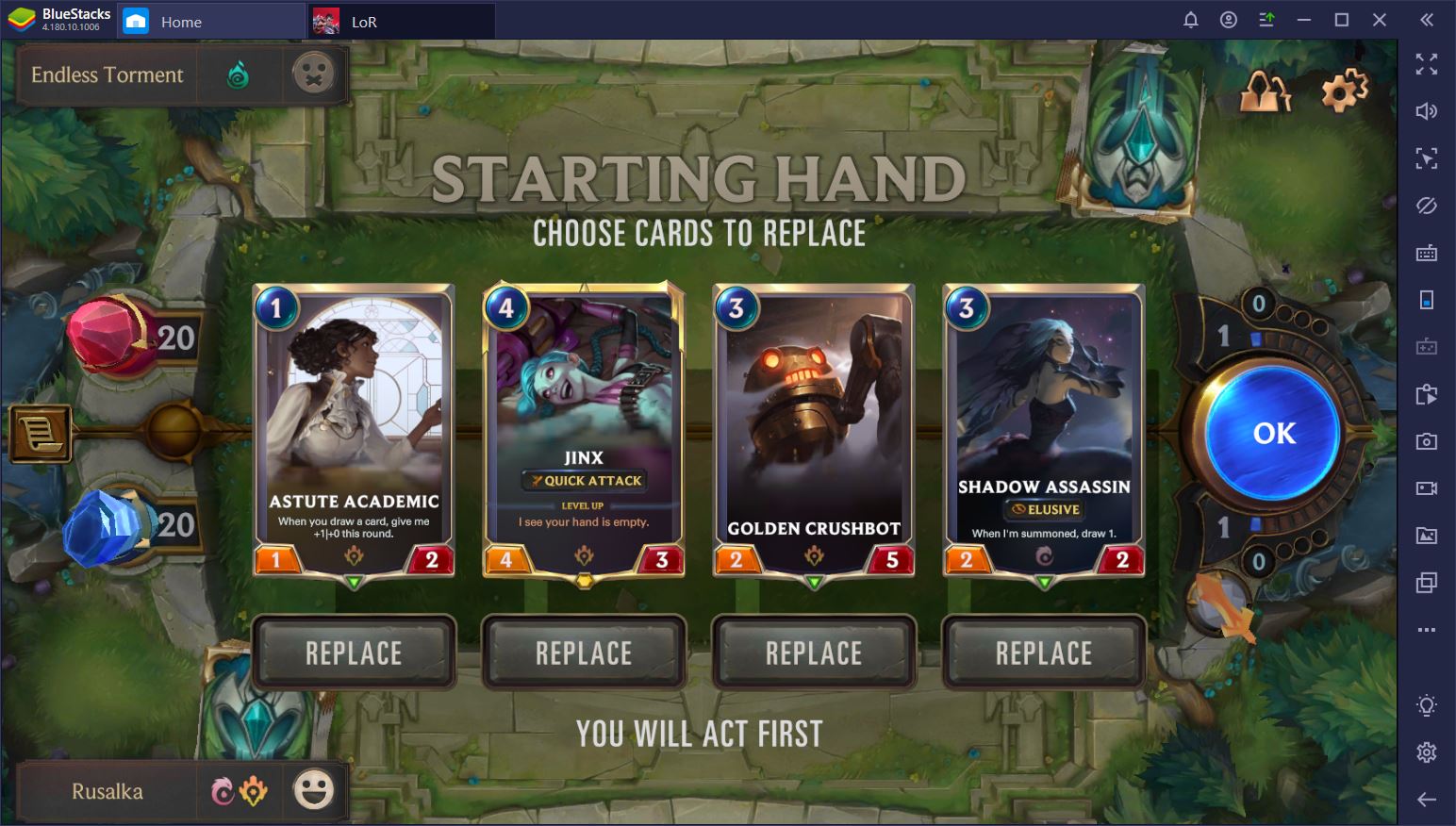
Task: Adjust sound with the speaker icon
Action: click(1427, 110)
